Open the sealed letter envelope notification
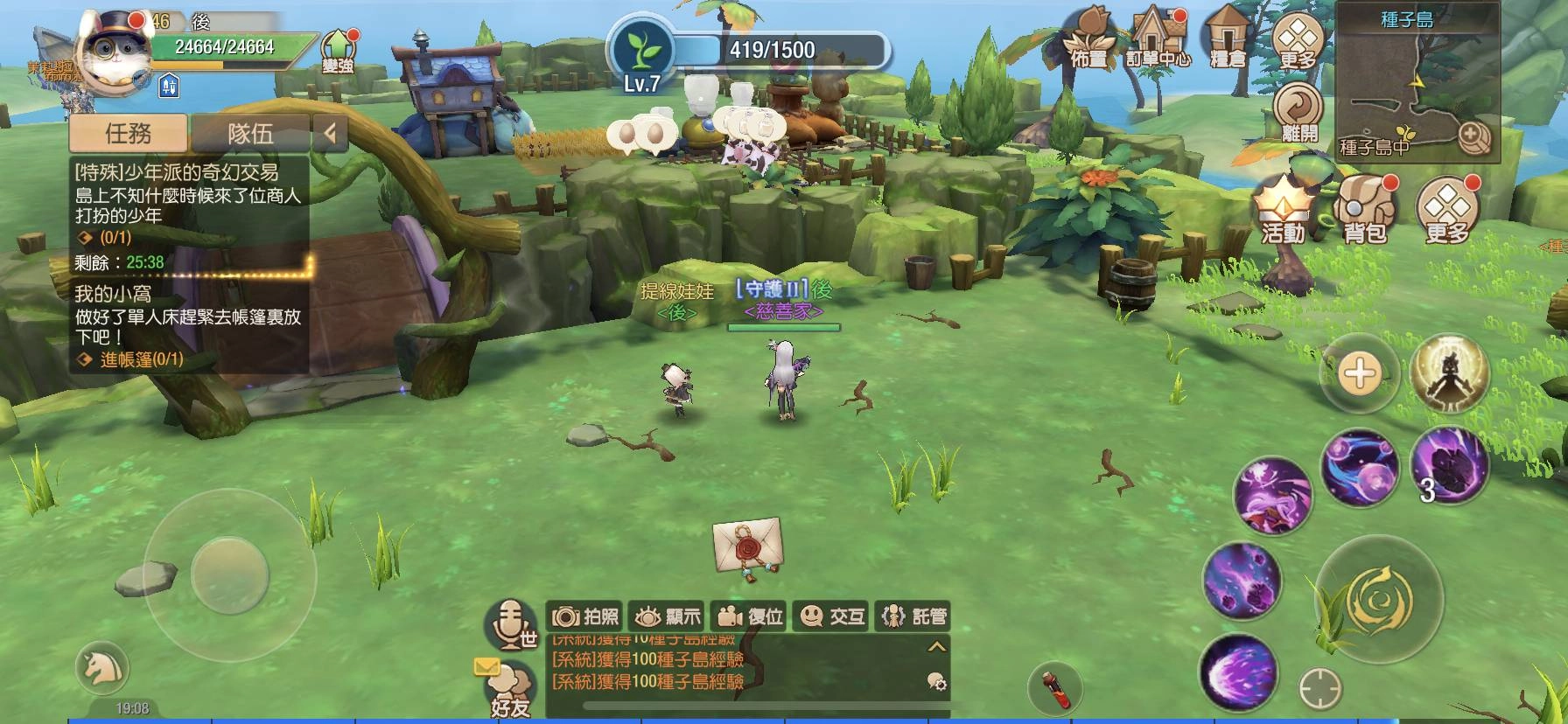This screenshot has height=724, width=1568. click(x=745, y=546)
